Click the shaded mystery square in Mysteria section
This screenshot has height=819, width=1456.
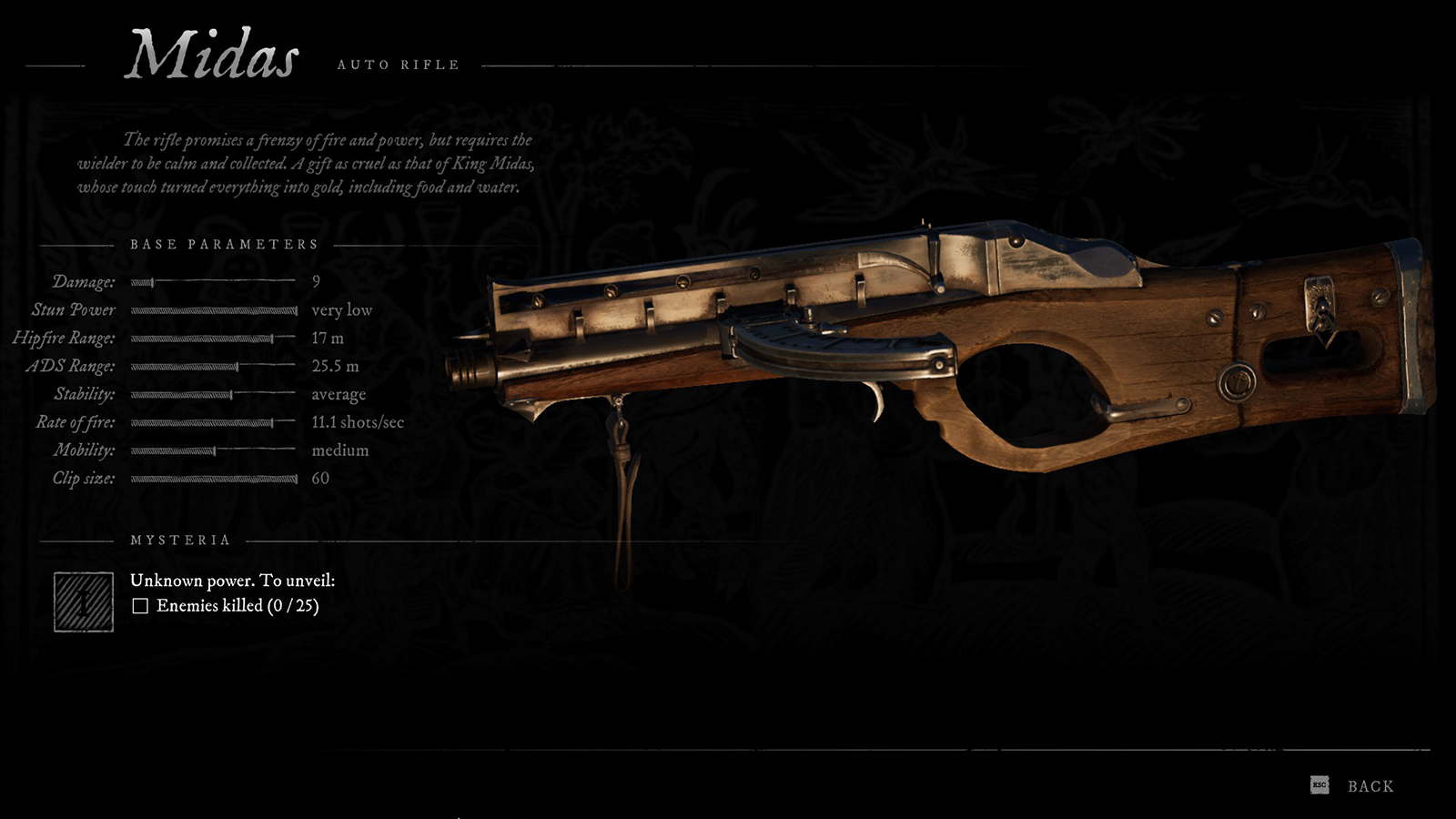(x=82, y=601)
